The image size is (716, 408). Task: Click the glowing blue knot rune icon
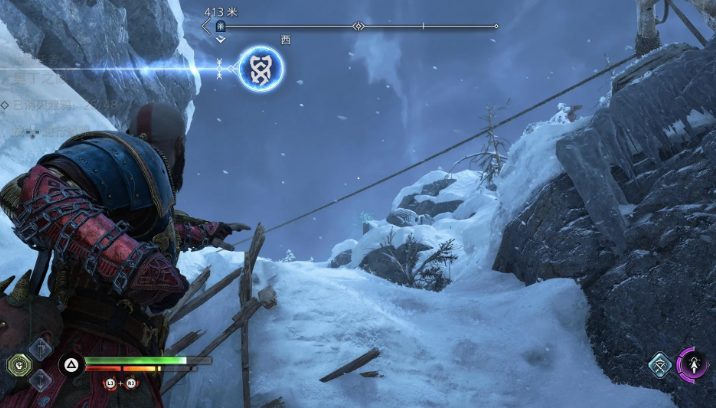(261, 69)
